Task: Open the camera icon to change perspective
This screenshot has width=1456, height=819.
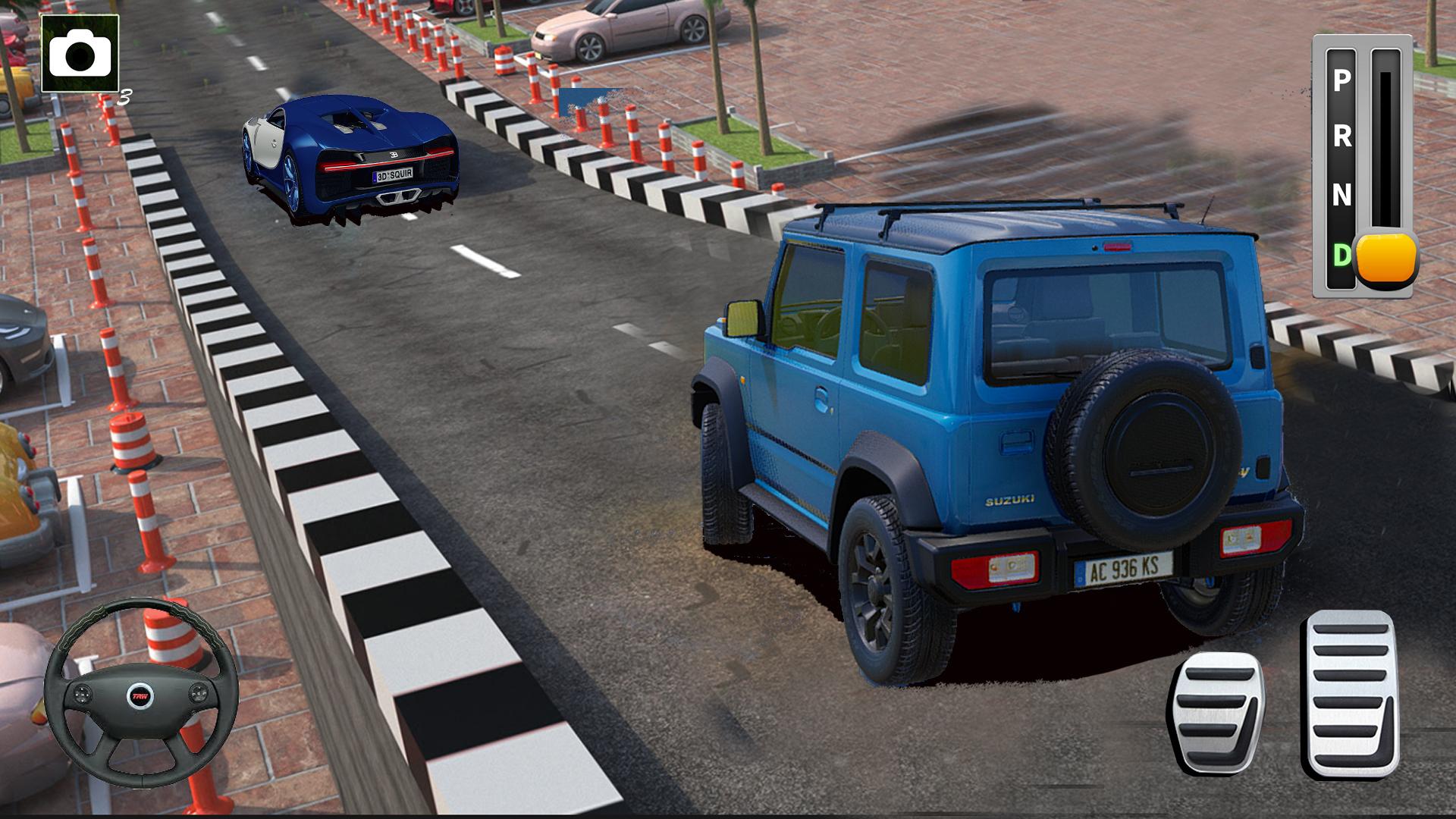Action: point(80,55)
